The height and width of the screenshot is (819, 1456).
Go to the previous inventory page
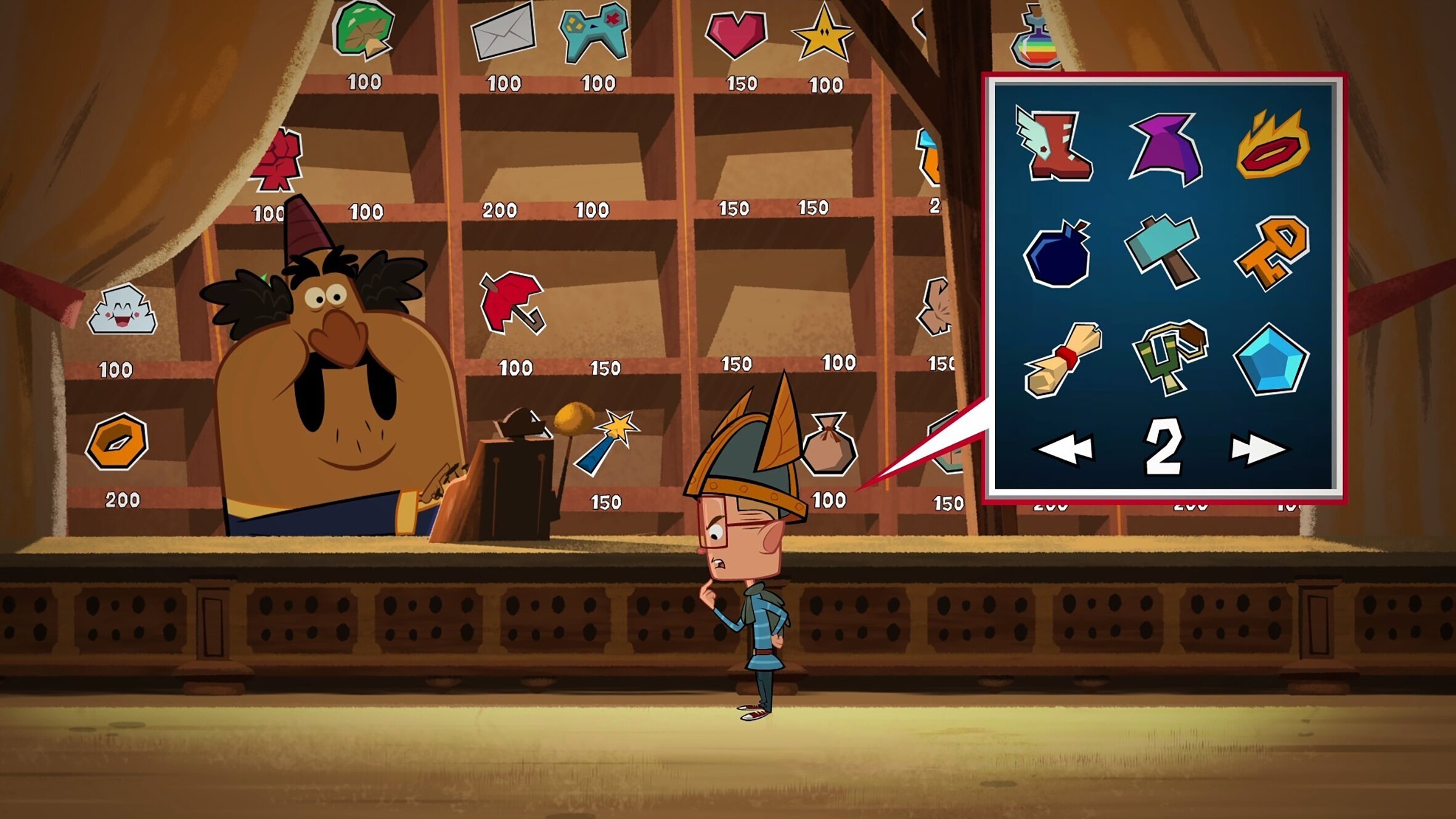click(1065, 448)
